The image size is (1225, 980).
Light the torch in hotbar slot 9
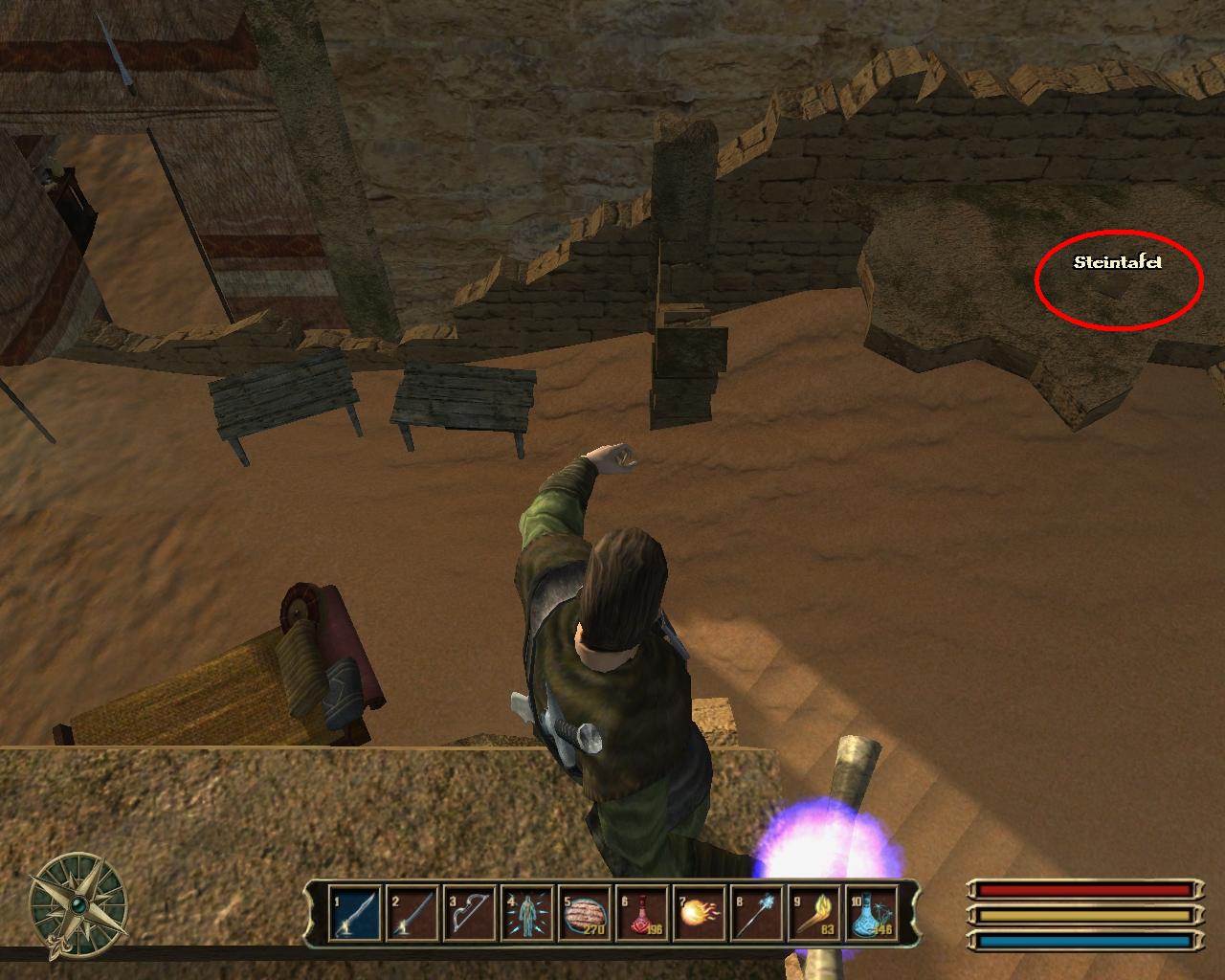[x=814, y=914]
